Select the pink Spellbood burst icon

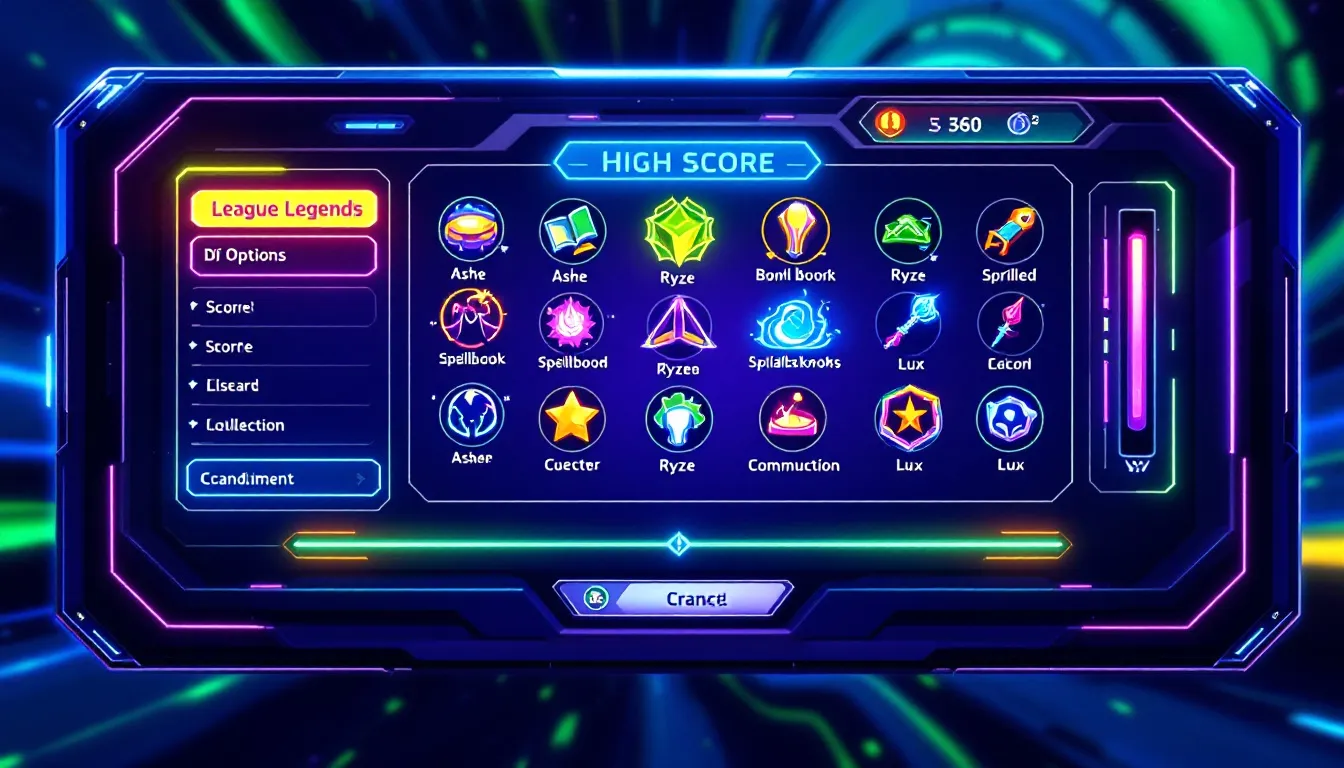click(x=572, y=323)
